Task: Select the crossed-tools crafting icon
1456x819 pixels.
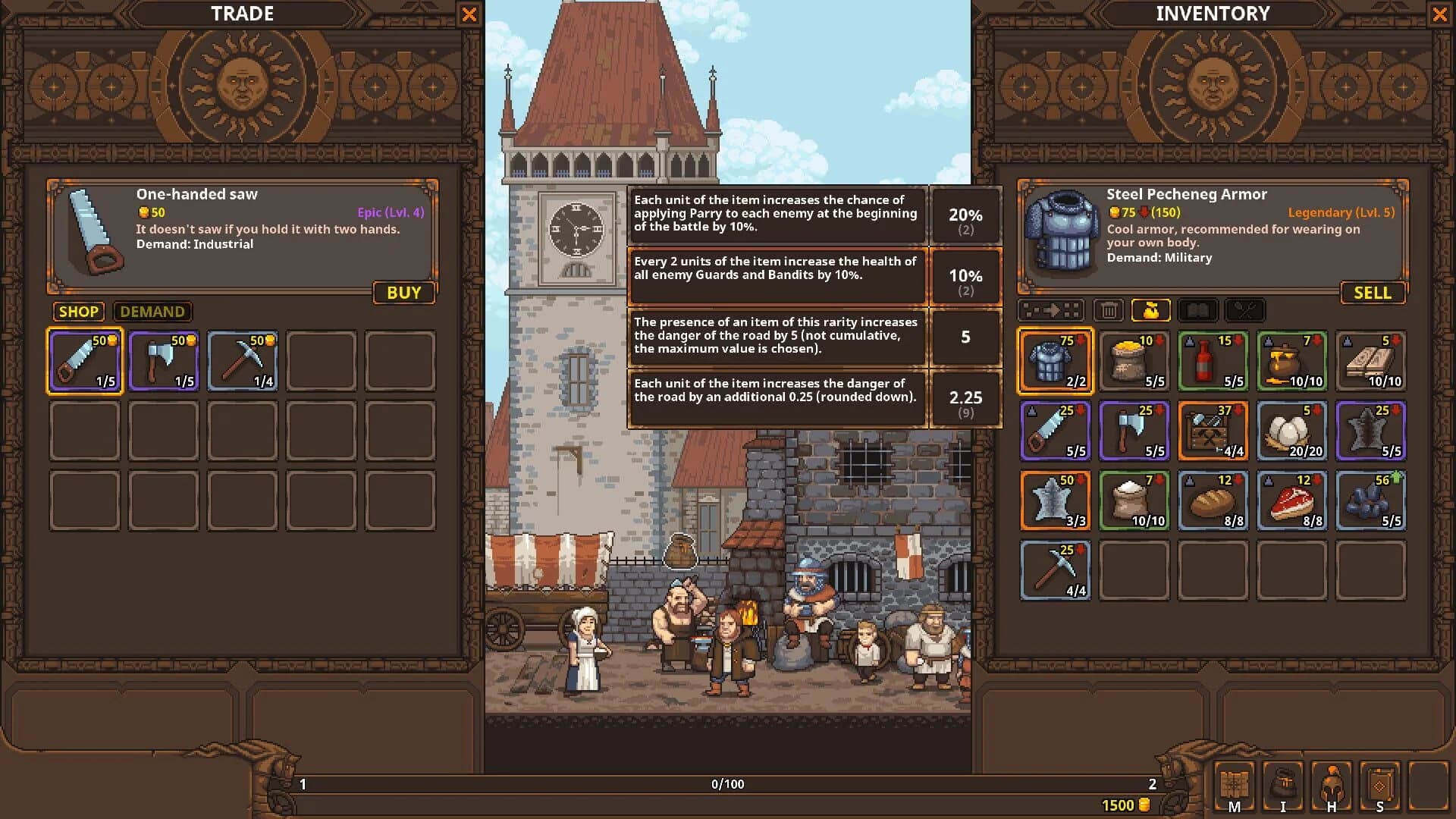Action: pos(1244,309)
